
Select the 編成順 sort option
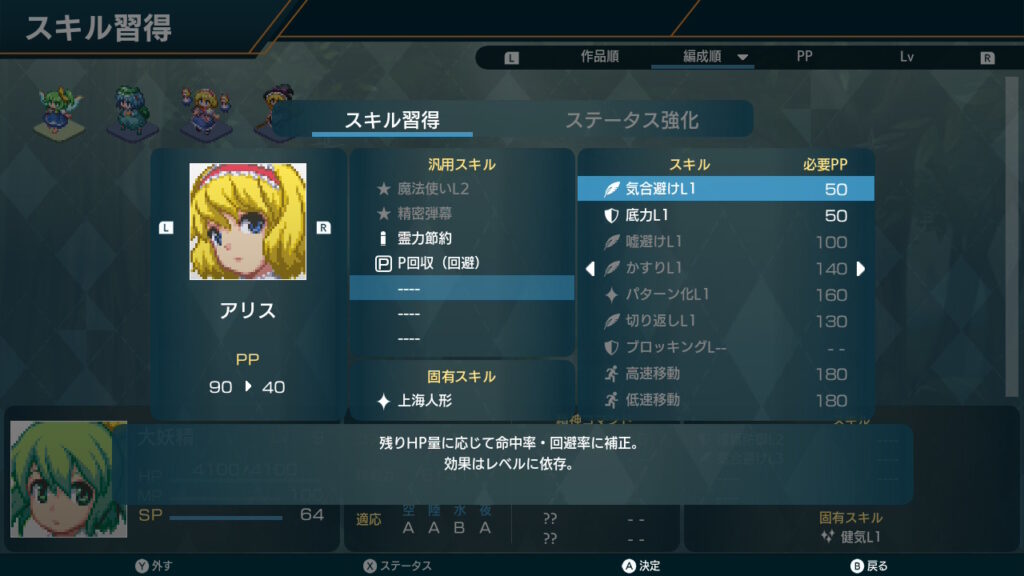702,57
